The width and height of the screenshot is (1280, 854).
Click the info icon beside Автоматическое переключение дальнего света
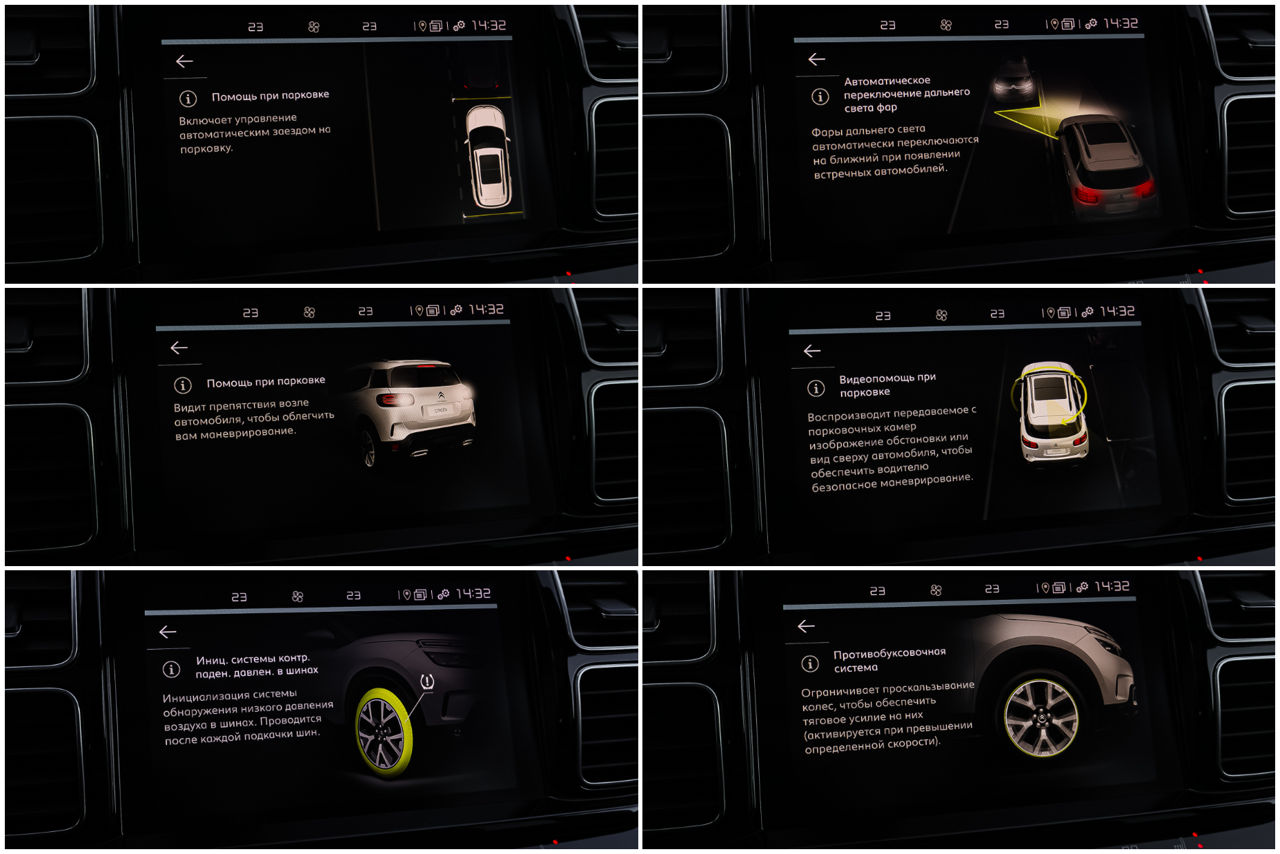tap(820, 97)
